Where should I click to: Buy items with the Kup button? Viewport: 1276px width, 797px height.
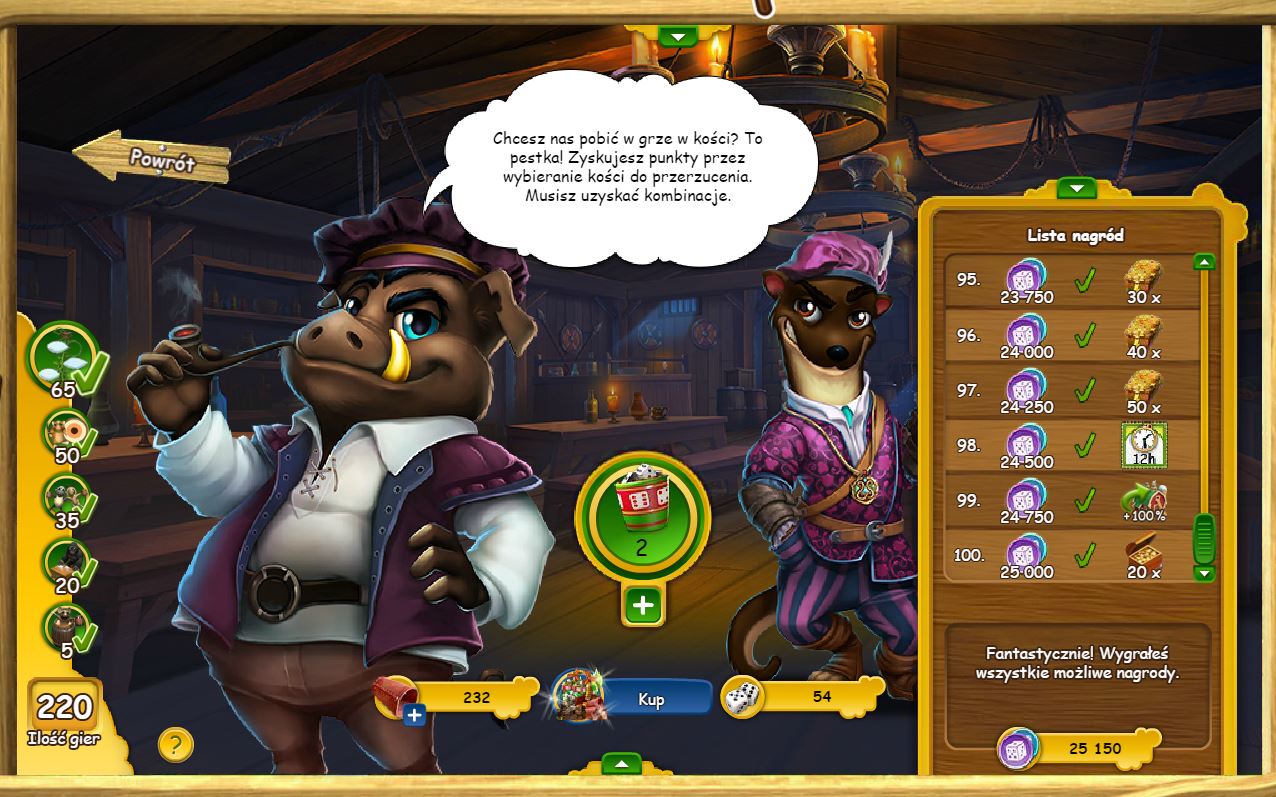pyautogui.click(x=651, y=699)
